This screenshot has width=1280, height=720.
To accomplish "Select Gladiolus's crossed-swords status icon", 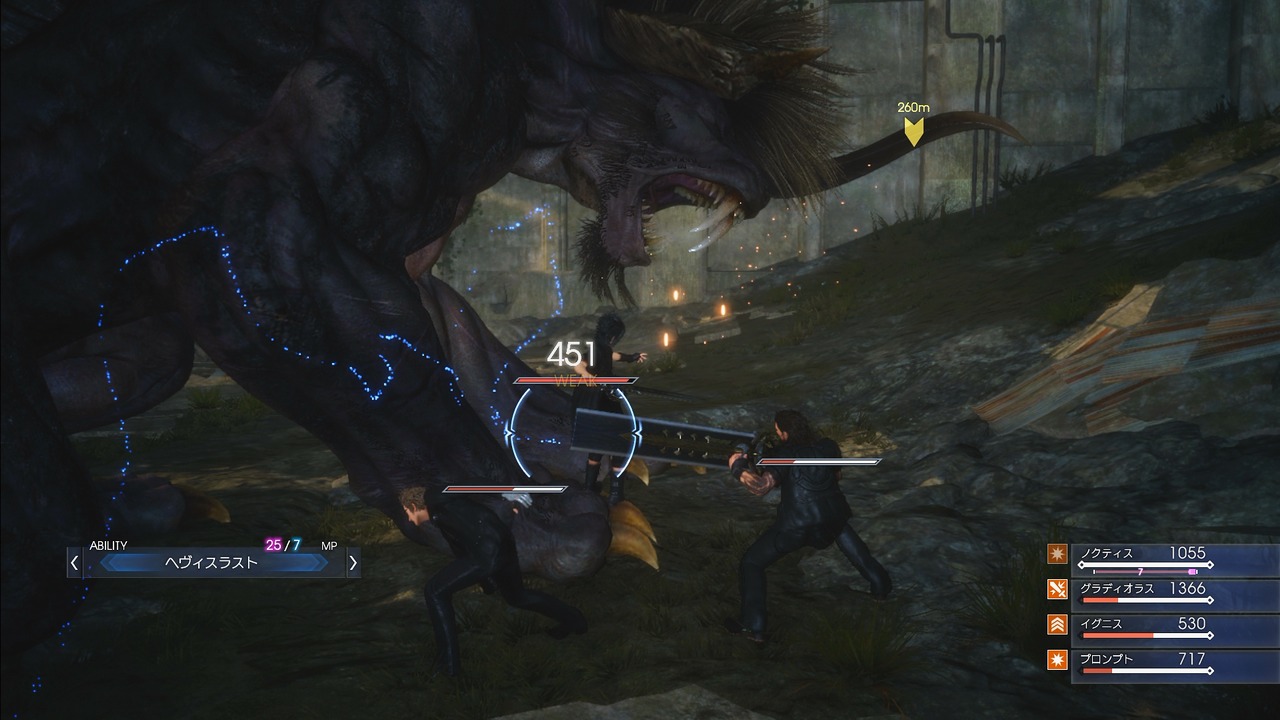I will [x=1058, y=588].
